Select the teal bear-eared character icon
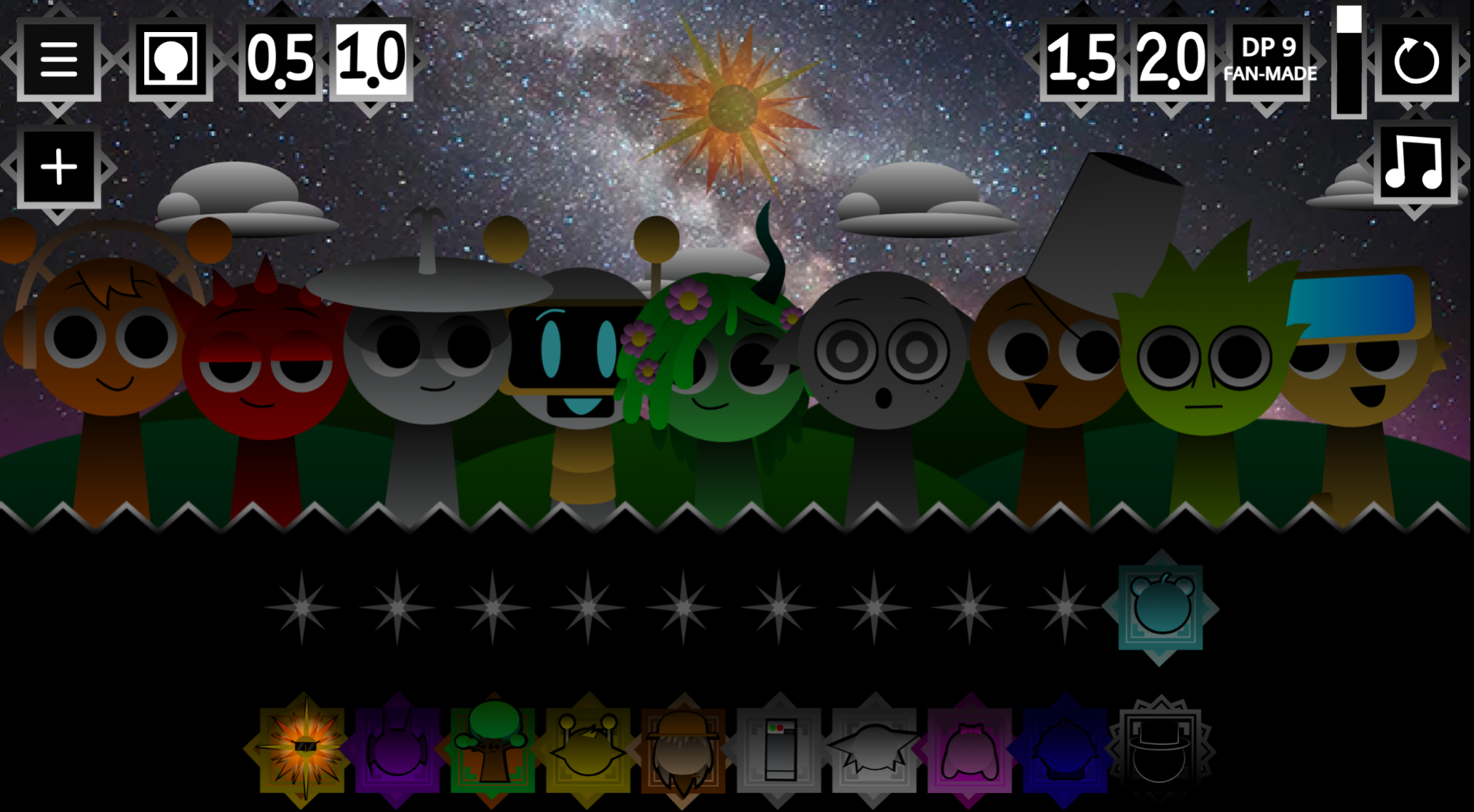1474x812 pixels. (x=1160, y=607)
